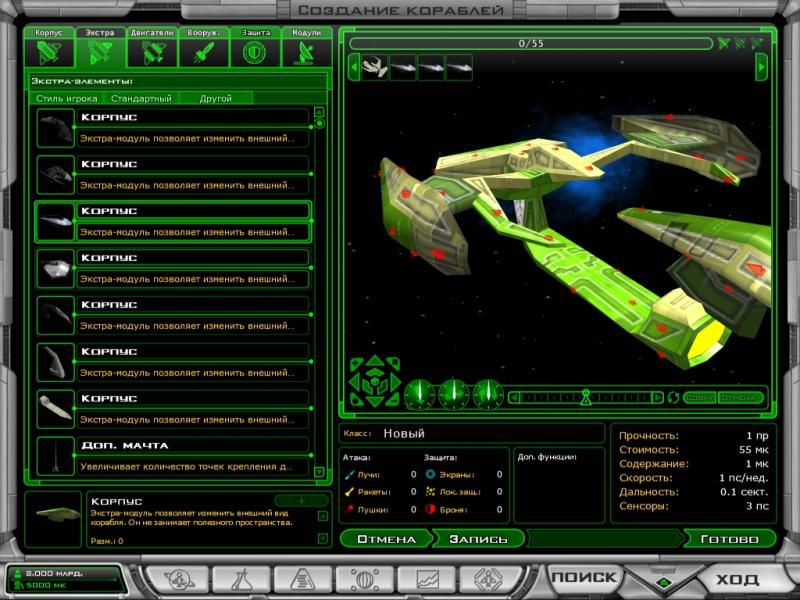Cancel ship design with Отмена
Image resolution: width=800 pixels, height=600 pixels.
(385, 539)
